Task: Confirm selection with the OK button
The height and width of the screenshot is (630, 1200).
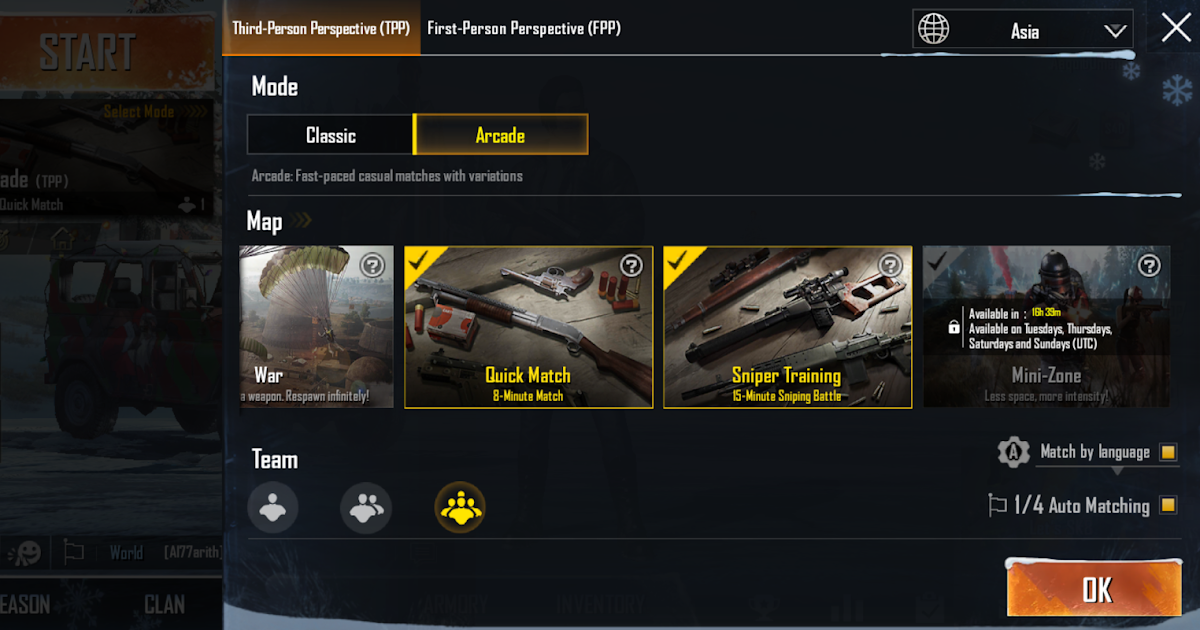Action: pyautogui.click(x=1097, y=589)
